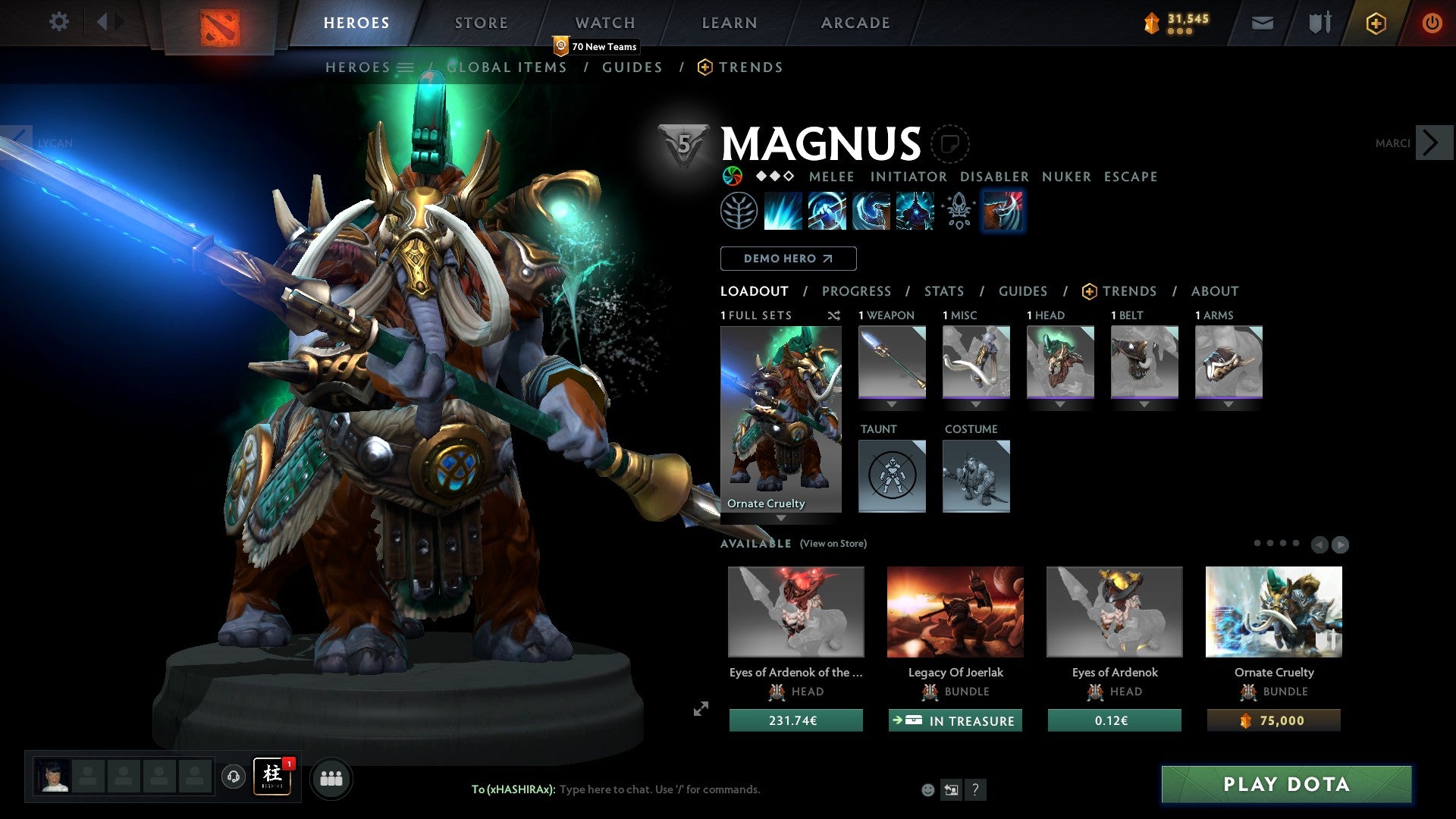Screen dimensions: 1456x819
Task: Toggle the voice chat headphones icon
Action: pos(232,778)
